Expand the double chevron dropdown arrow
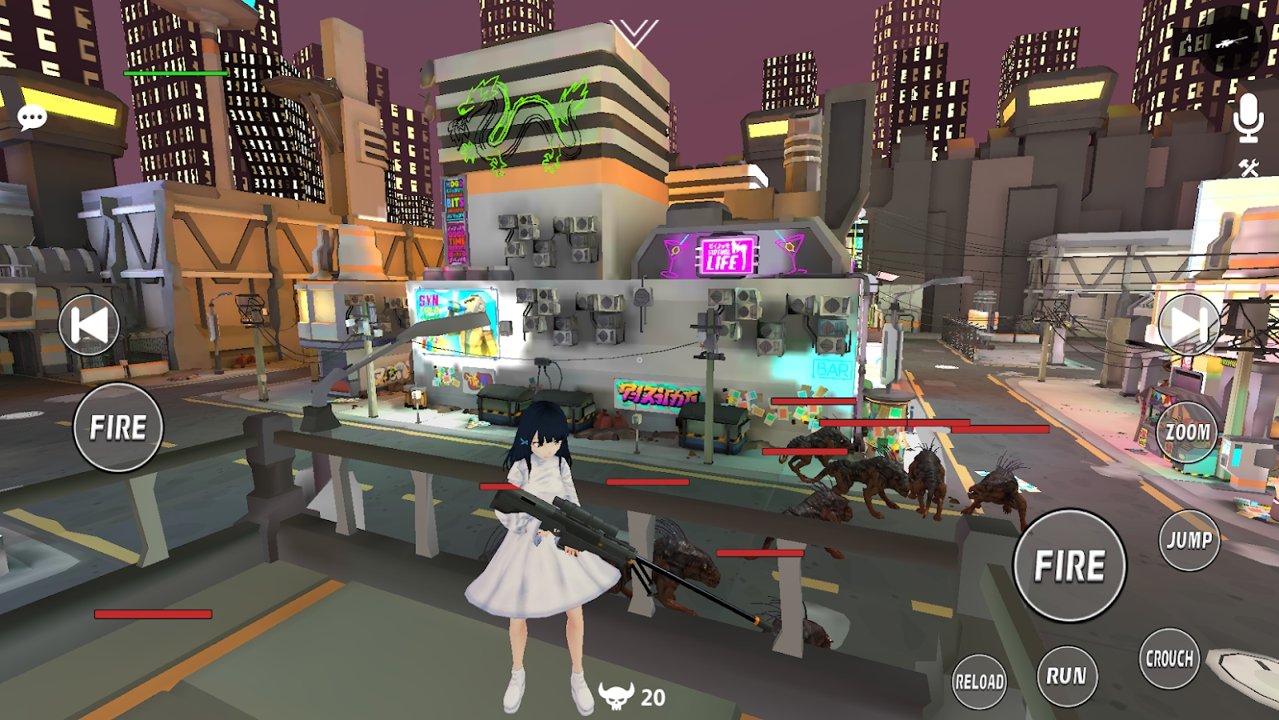The image size is (1279, 720). point(635,33)
